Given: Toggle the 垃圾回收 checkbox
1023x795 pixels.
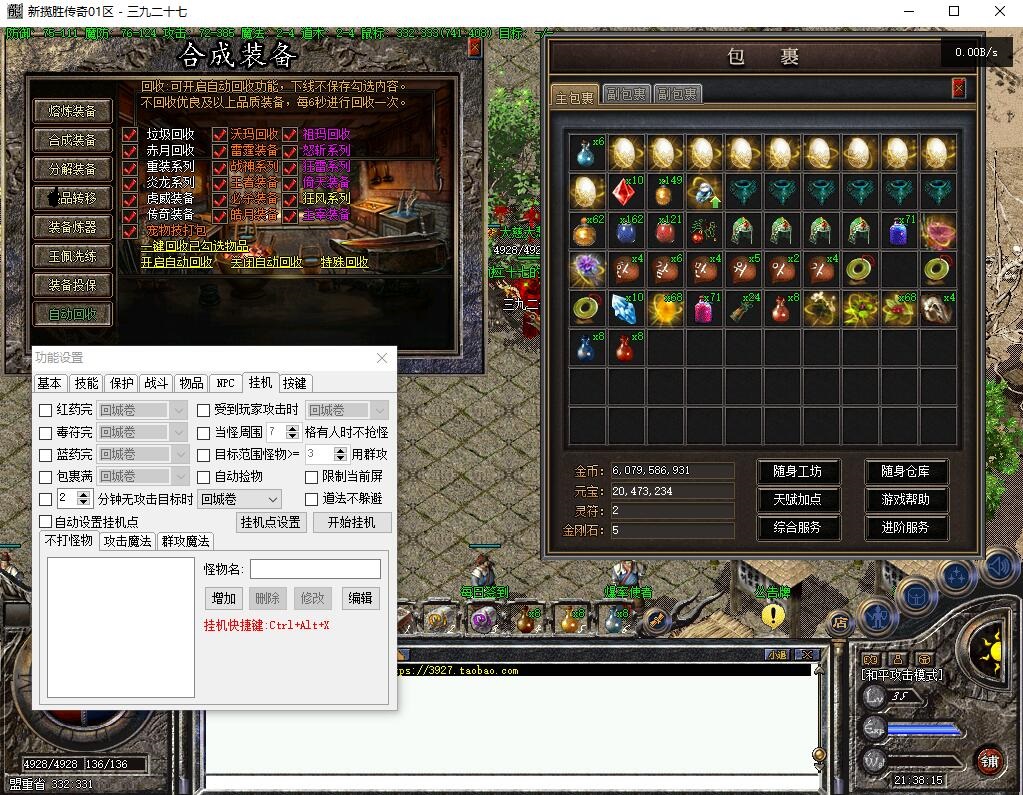Looking at the screenshot, I should (130, 134).
